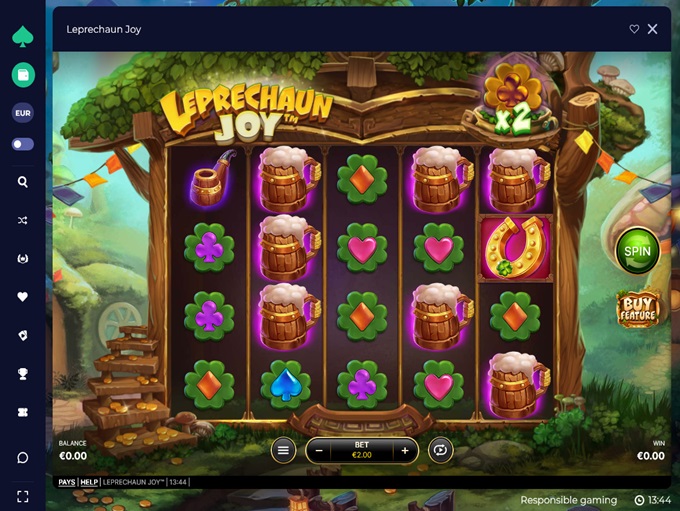
Task: Open the PAYS paytable link
Action: click(x=66, y=482)
